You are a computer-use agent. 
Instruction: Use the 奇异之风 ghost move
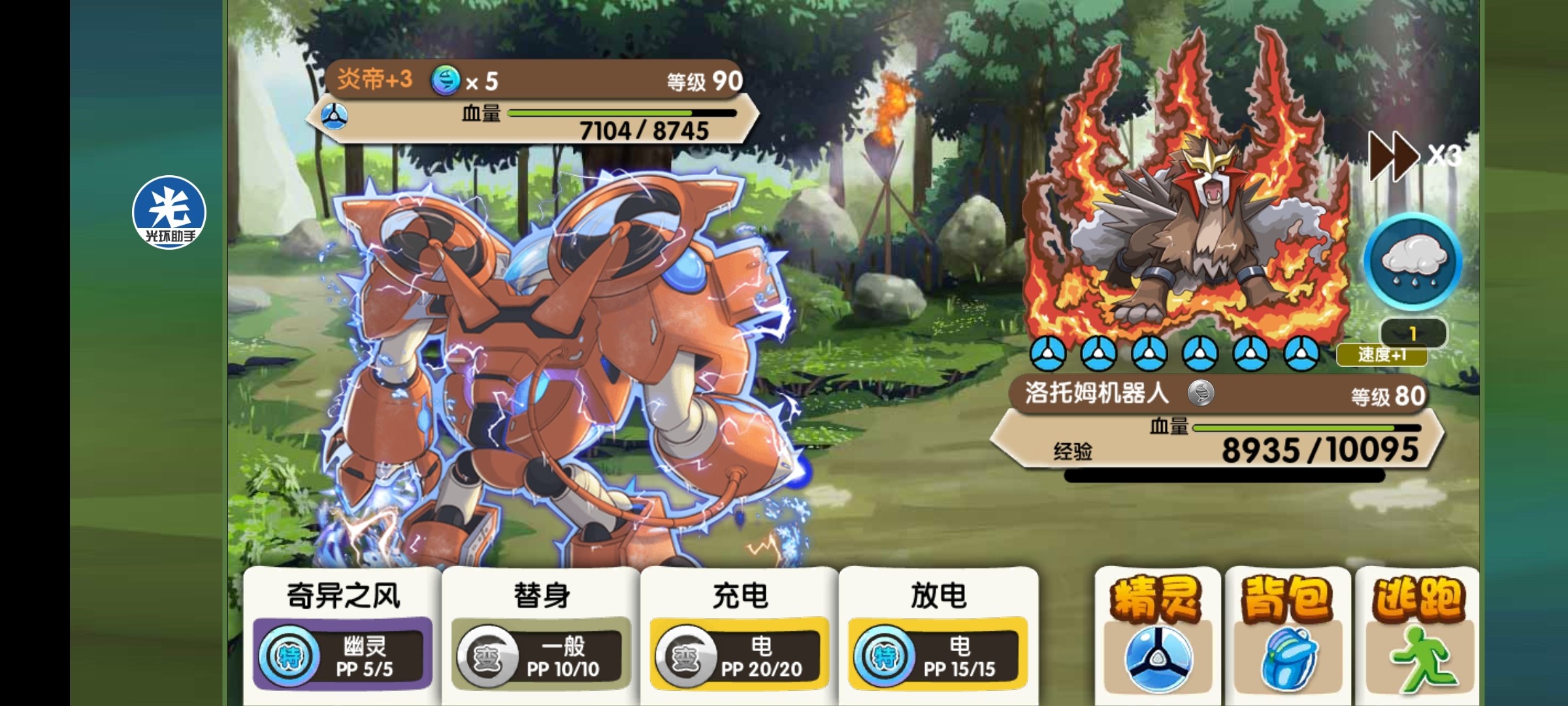(x=343, y=634)
